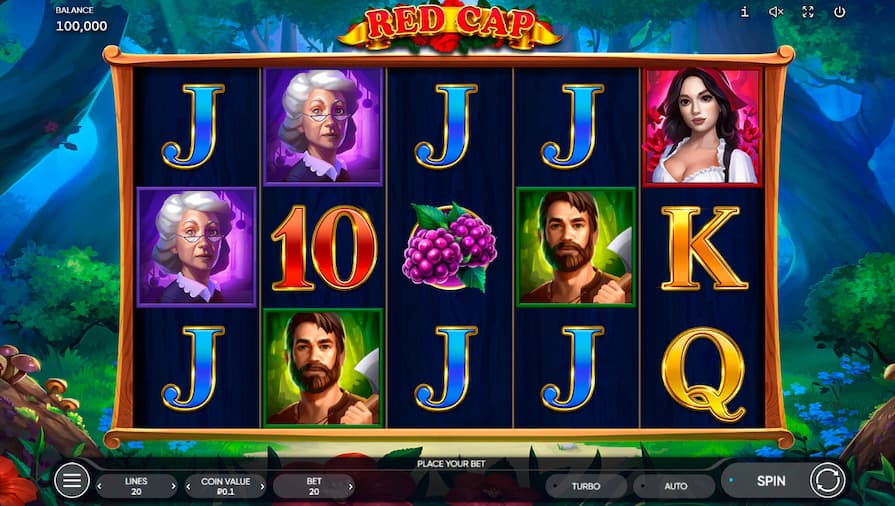895x506 pixels.
Task: Decrease the number of lines
Action: pos(100,487)
